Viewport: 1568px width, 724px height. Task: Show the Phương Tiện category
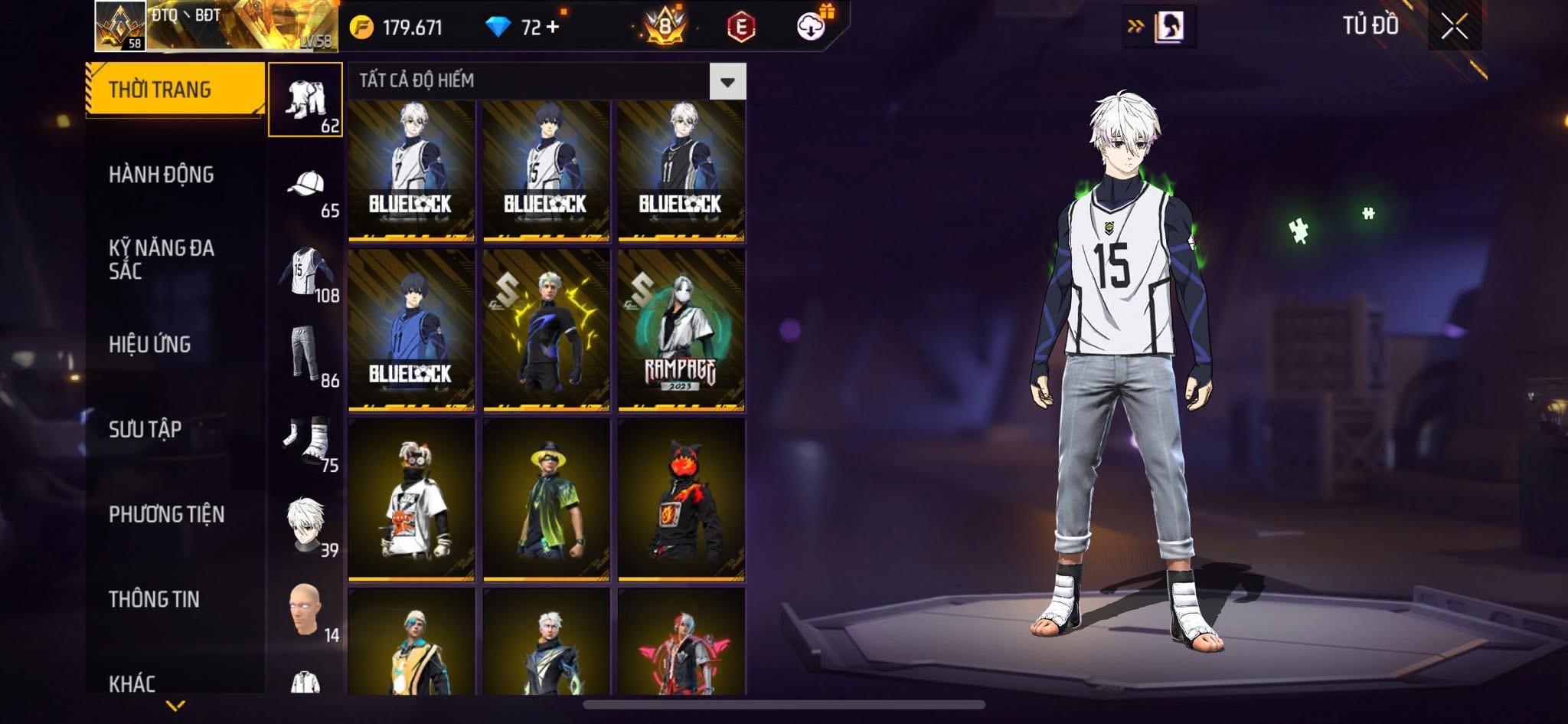click(x=167, y=514)
